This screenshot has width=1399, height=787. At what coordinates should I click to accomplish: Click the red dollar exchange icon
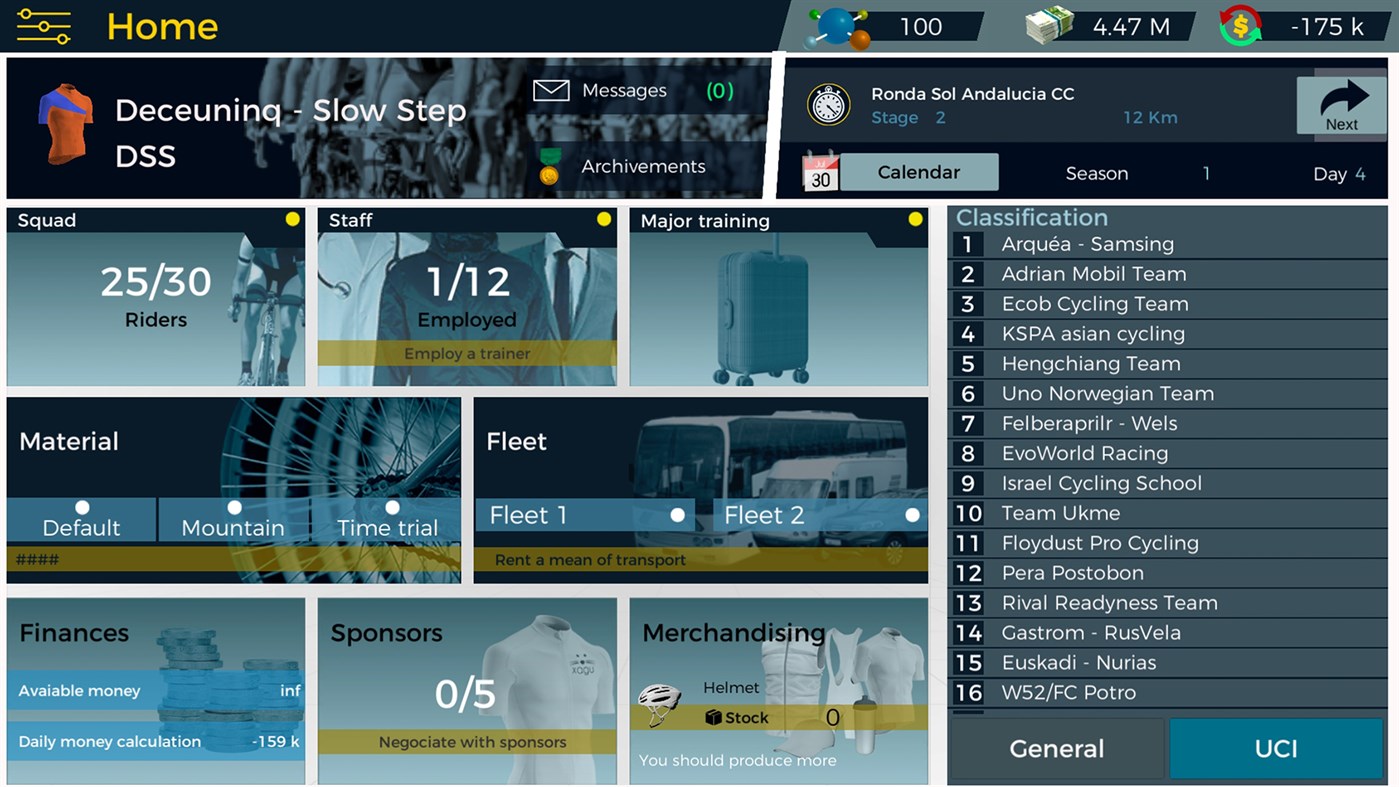1243,24
